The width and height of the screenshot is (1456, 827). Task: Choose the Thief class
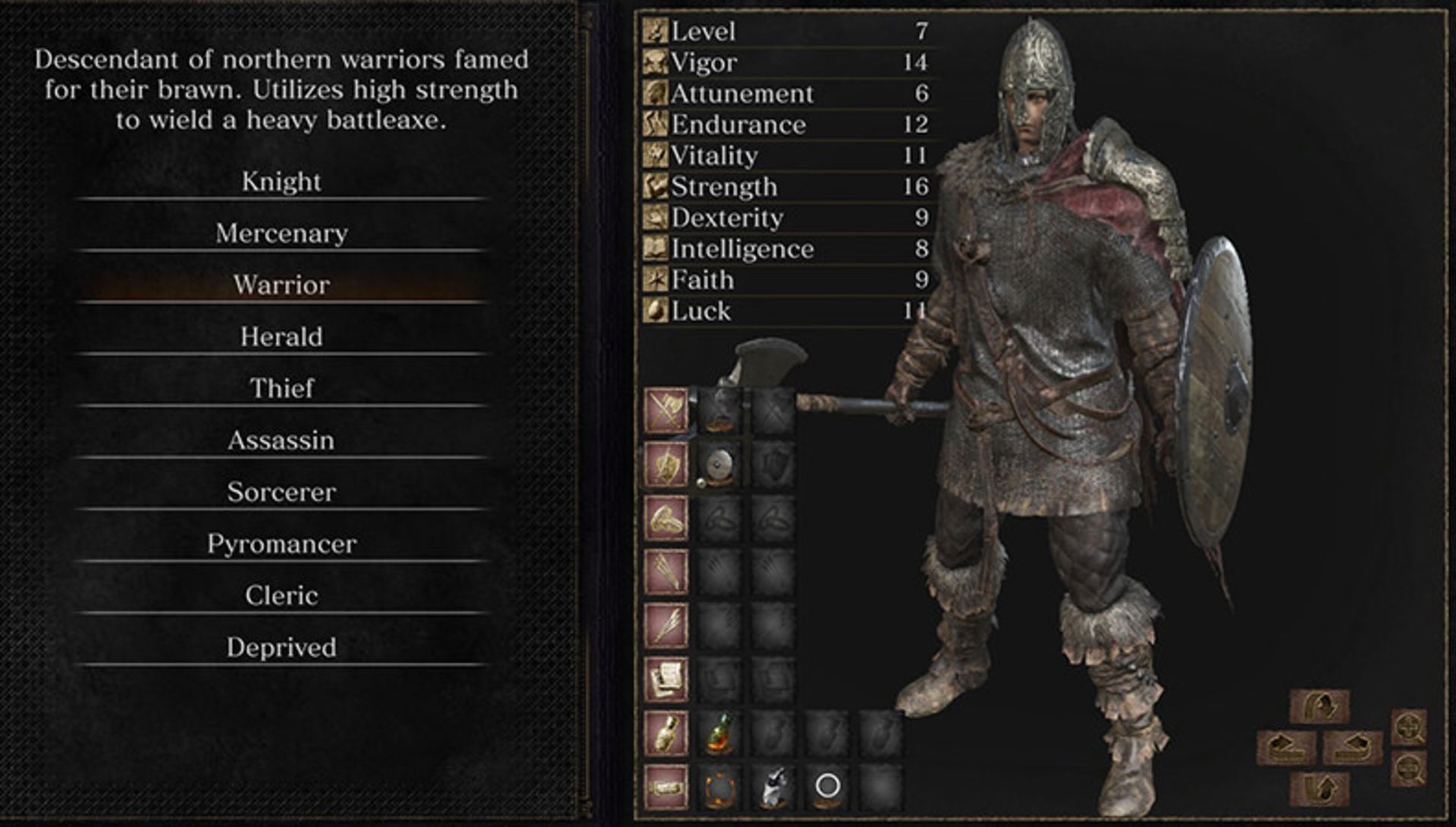pos(281,388)
